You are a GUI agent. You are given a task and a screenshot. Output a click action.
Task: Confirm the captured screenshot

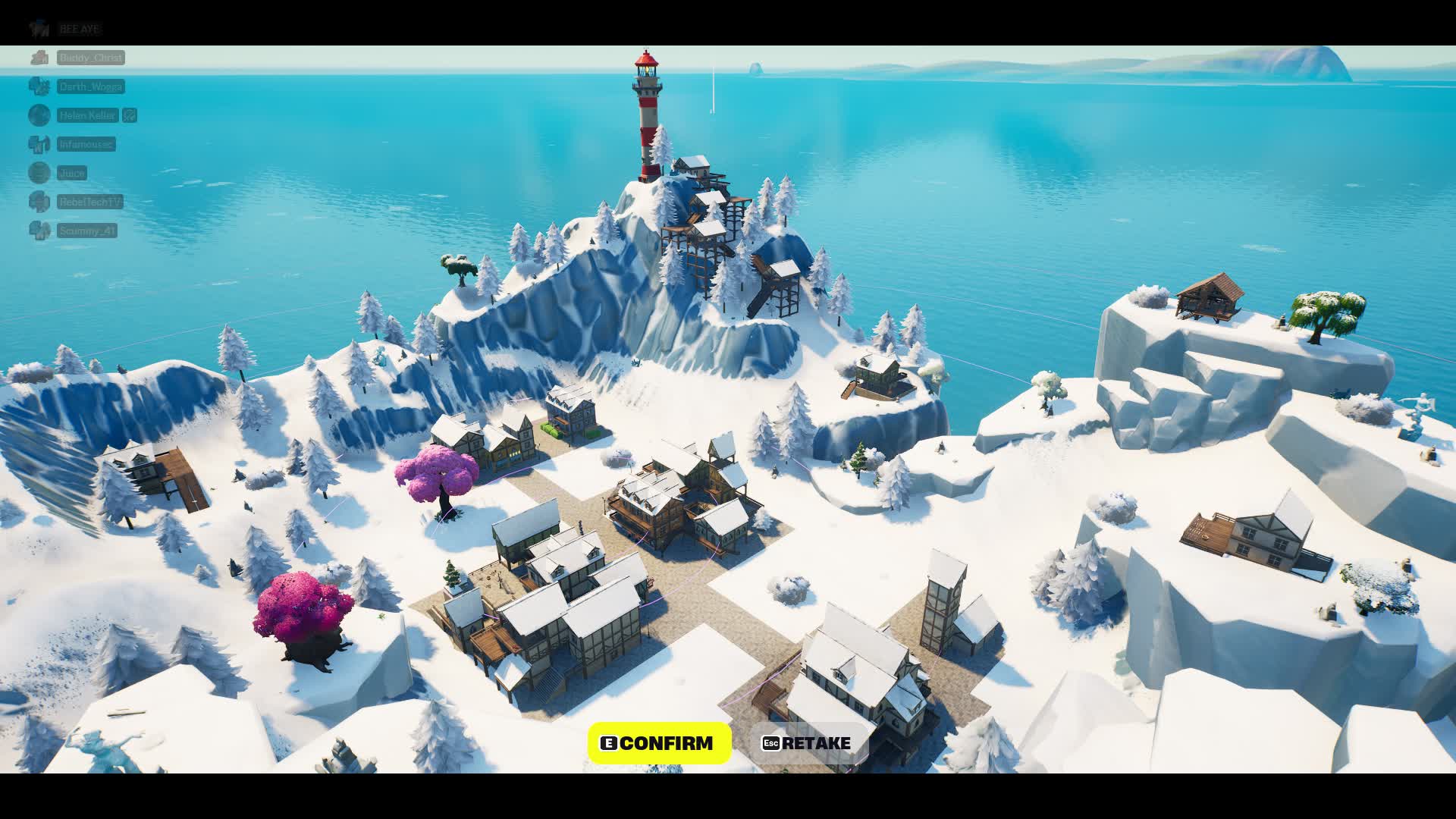[x=659, y=743]
